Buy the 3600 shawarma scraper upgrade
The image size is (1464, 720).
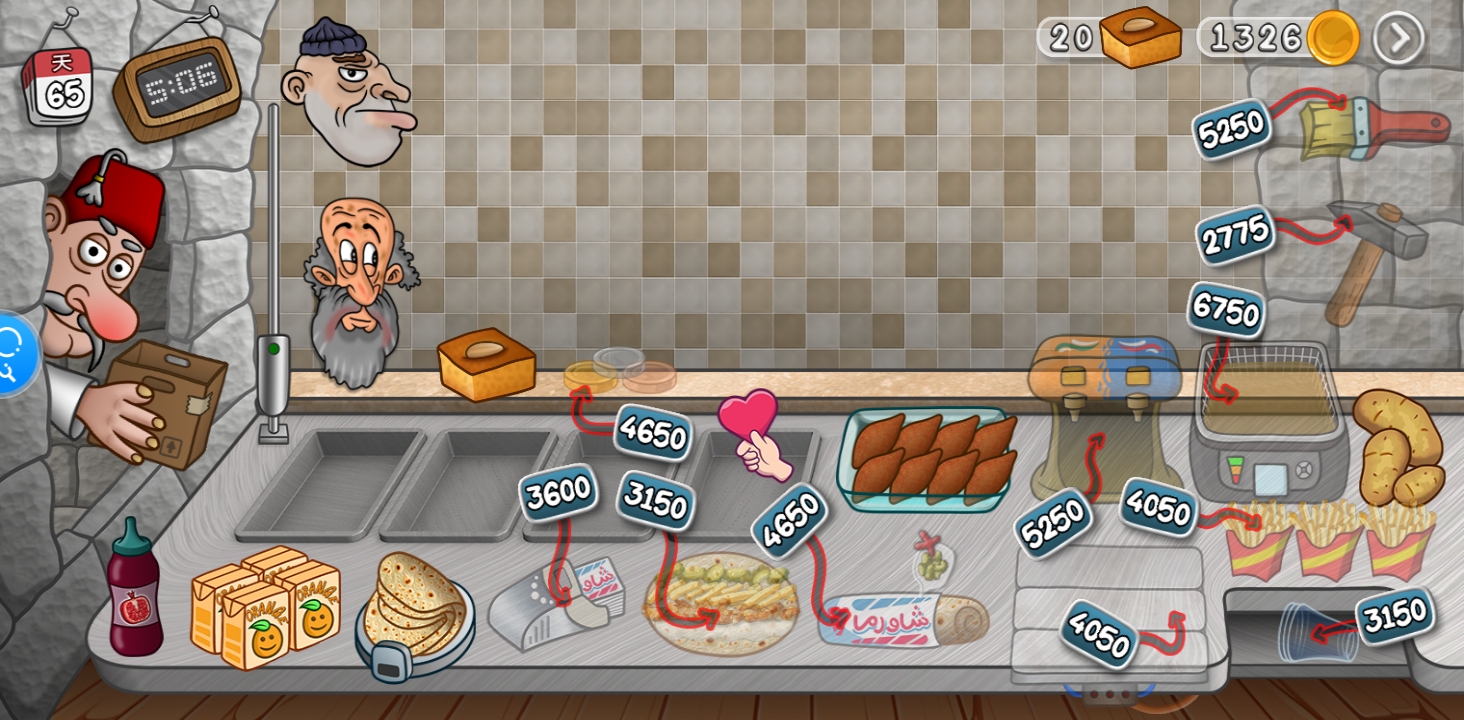click(557, 492)
